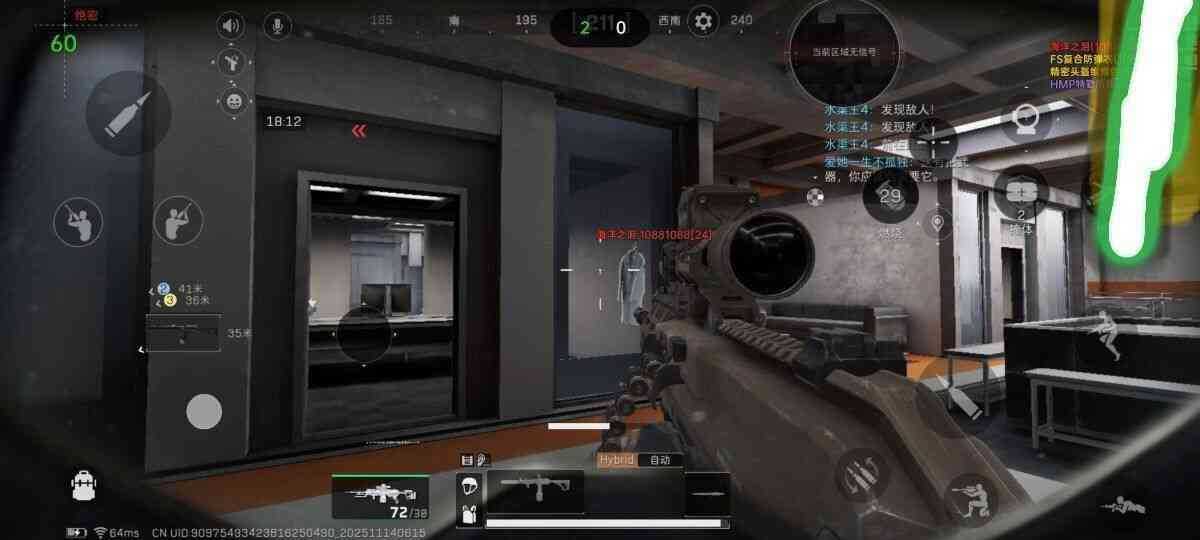Use the medical item showing 2
This screenshot has width=1200, height=540.
tap(1021, 195)
